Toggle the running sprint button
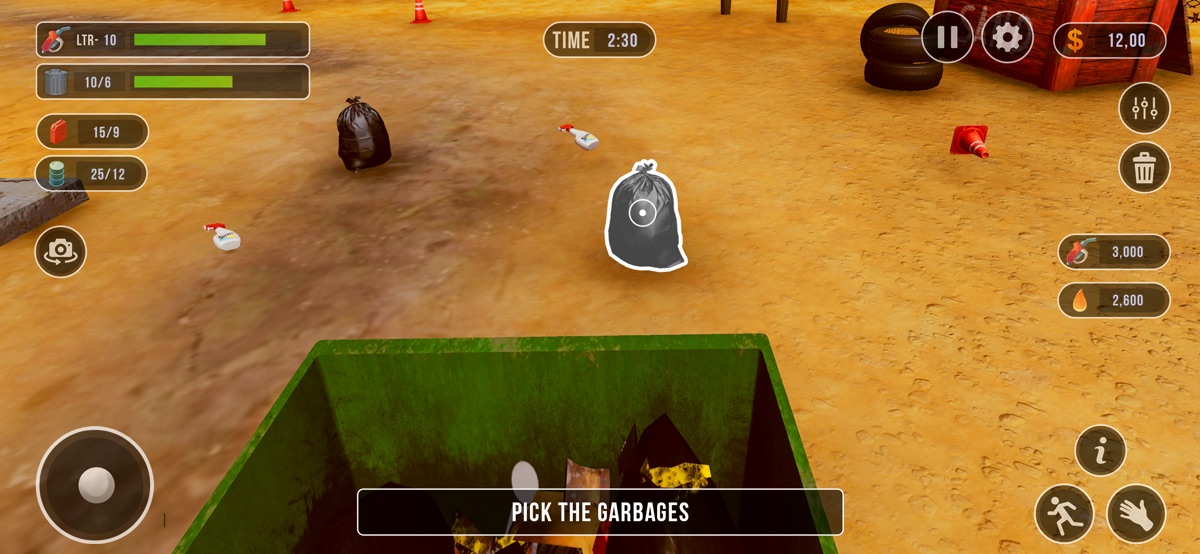 click(x=1064, y=513)
